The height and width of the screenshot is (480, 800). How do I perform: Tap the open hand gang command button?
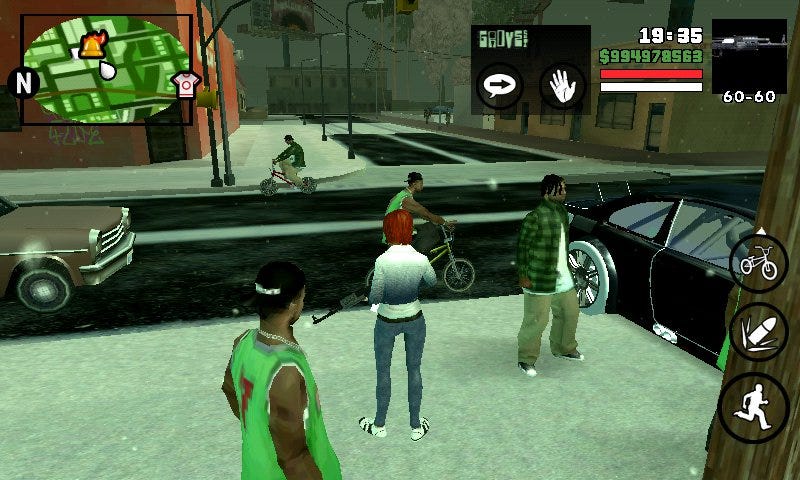click(561, 86)
